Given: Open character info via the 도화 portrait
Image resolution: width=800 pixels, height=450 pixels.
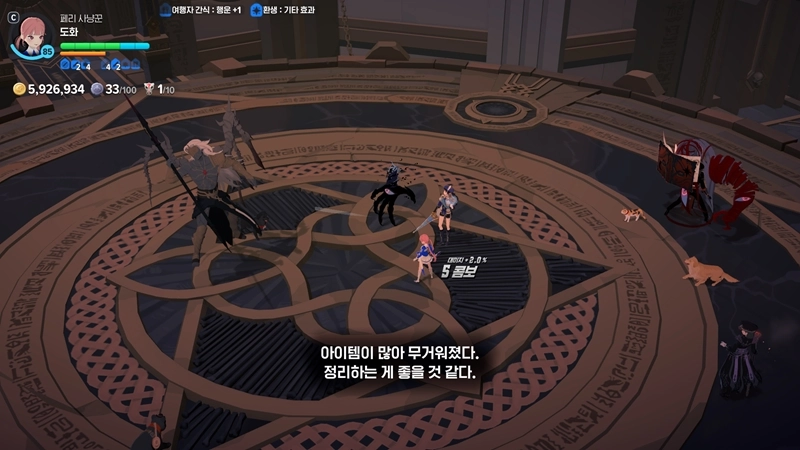Looking at the screenshot, I should tap(29, 36).
